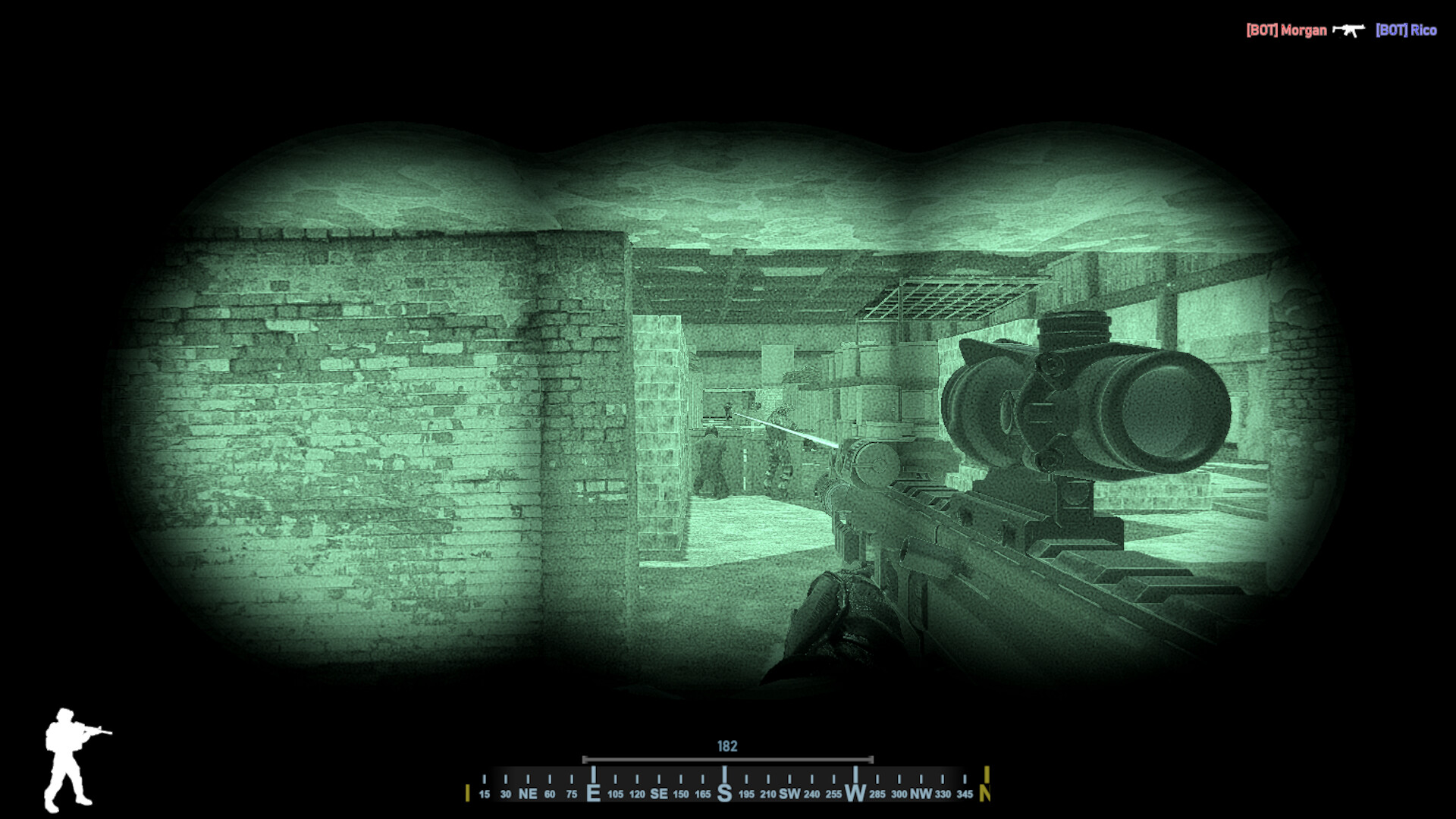
Task: Click the heading value 182 above the compass
Action: [727, 746]
